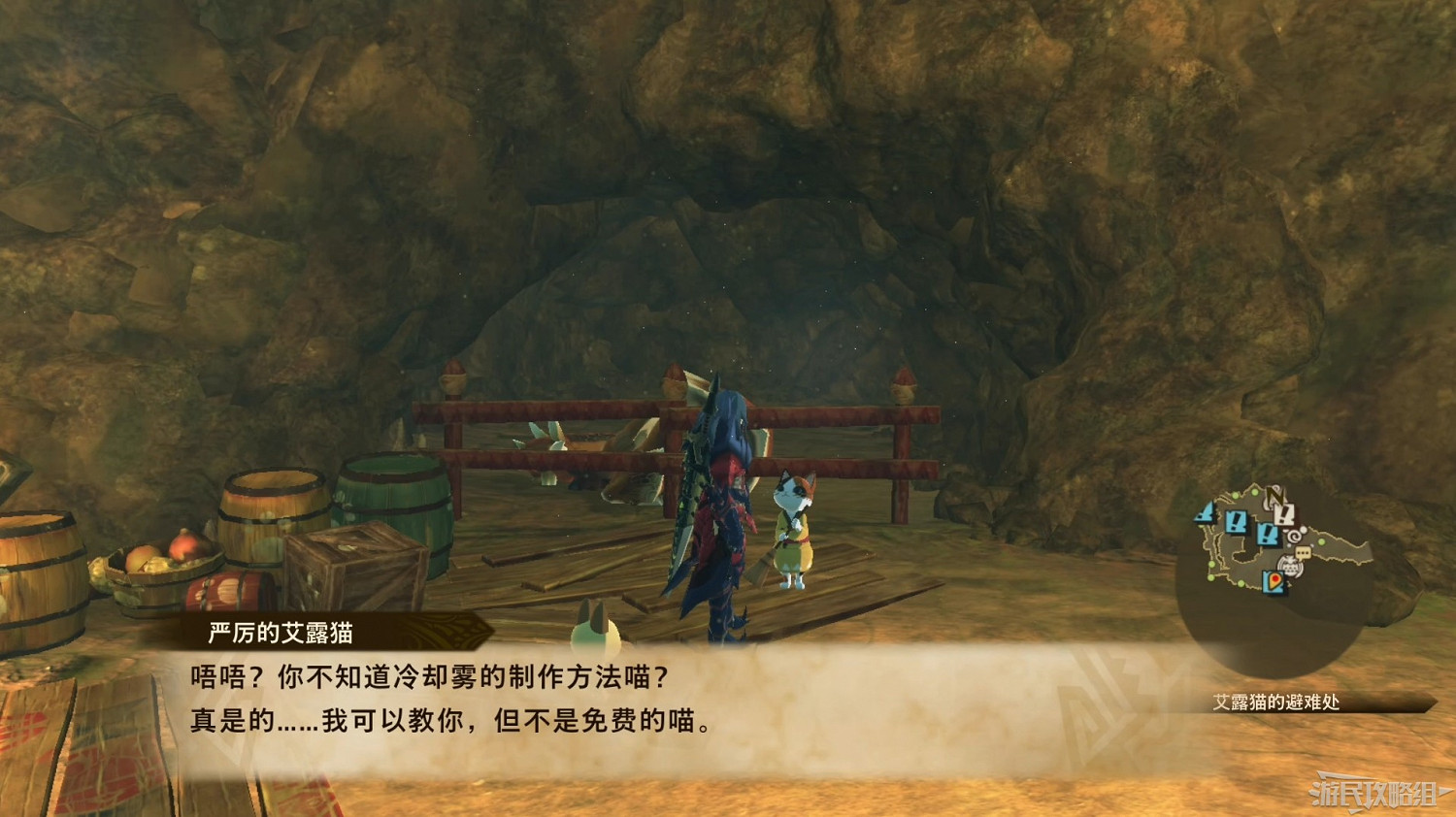Click the speech bubble NPC icon on minimap
The height and width of the screenshot is (817, 1456).
1303,552
